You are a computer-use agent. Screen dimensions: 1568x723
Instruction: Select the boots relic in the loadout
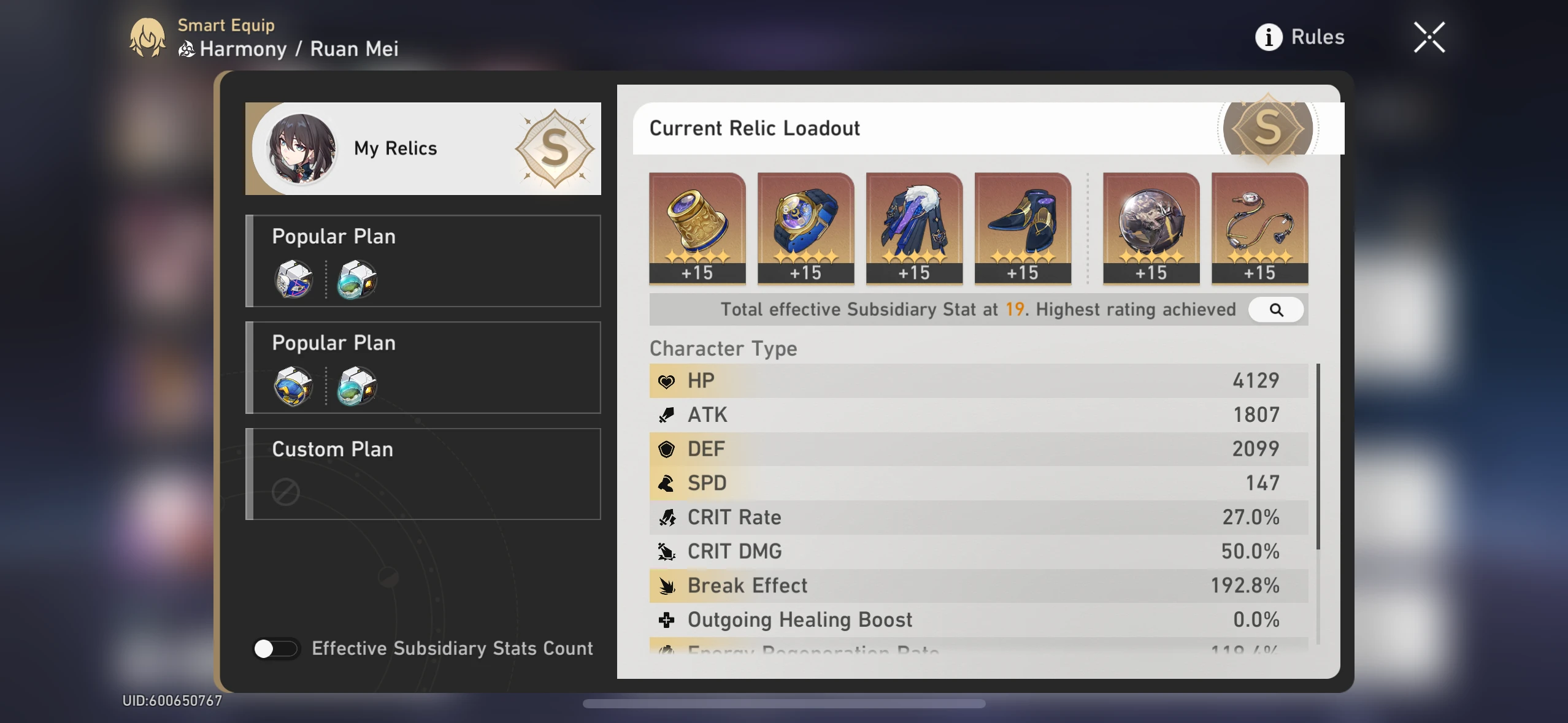(1022, 227)
